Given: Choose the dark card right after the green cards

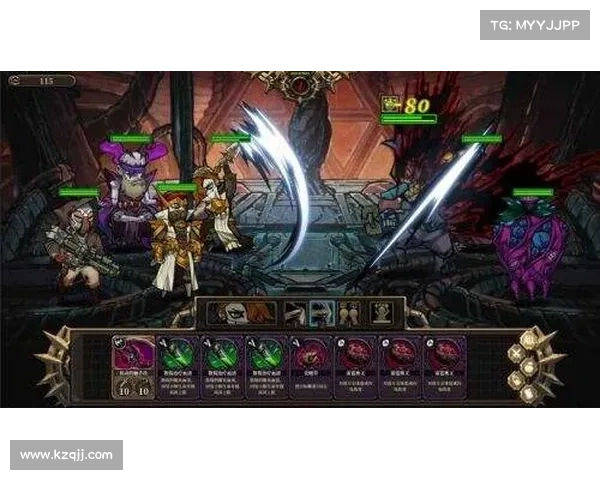Looking at the screenshot, I should point(309,367).
